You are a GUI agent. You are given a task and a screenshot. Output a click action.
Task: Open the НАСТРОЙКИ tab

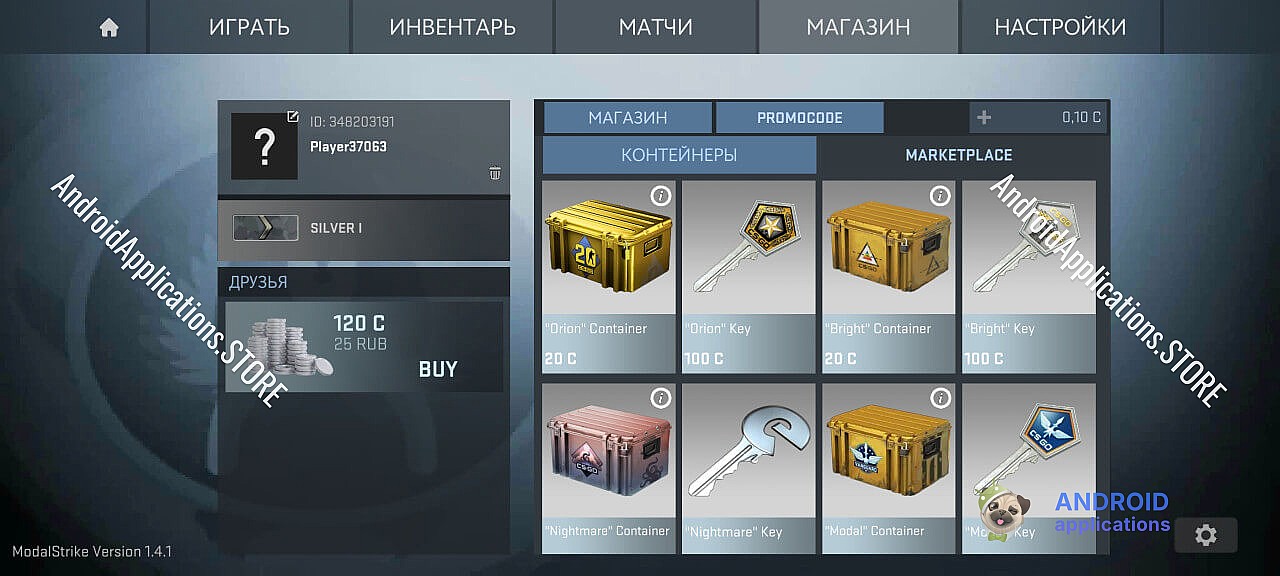[x=1059, y=28]
